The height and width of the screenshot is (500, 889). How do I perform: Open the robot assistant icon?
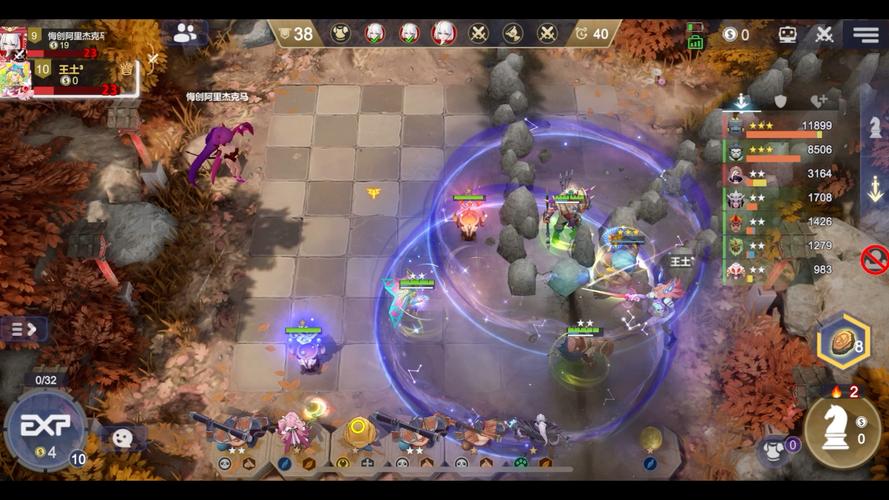click(x=788, y=34)
